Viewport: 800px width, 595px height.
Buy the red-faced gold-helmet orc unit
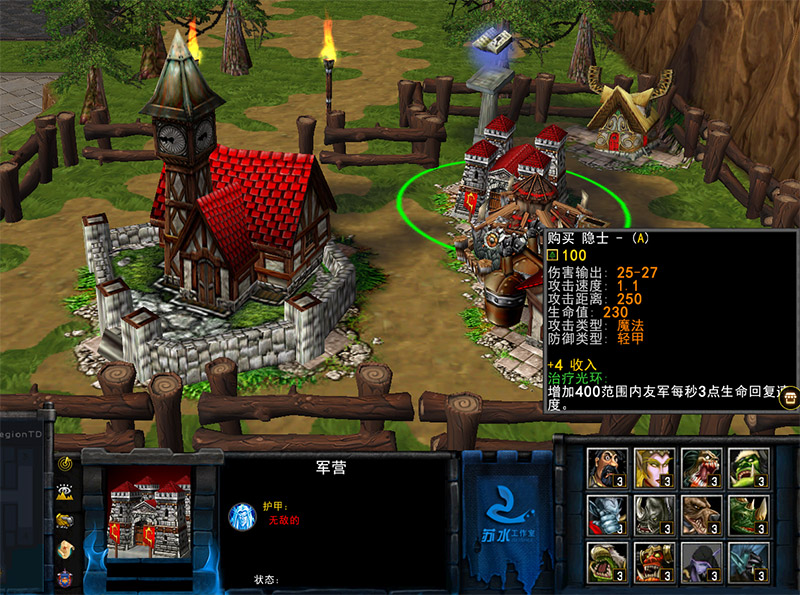tap(654, 563)
